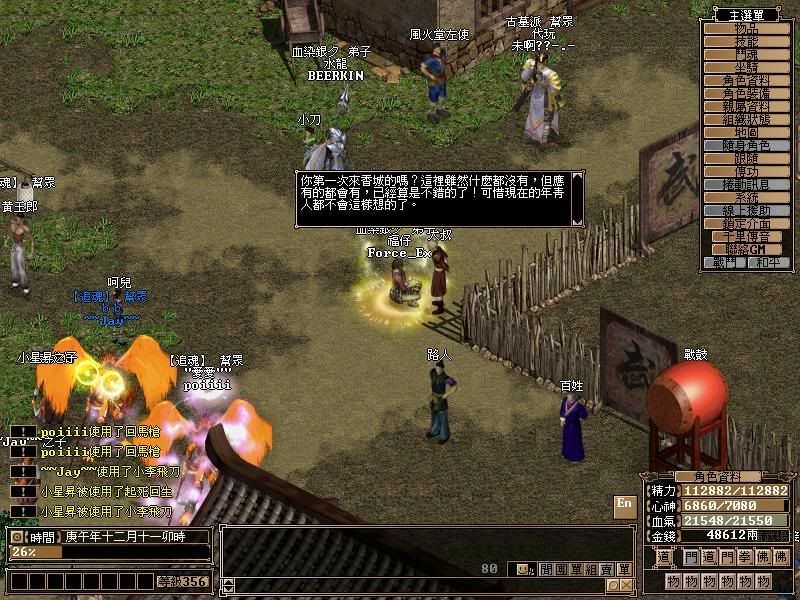
Task: Toggle 鎖定介面 (Lock interface)
Action: (x=746, y=224)
